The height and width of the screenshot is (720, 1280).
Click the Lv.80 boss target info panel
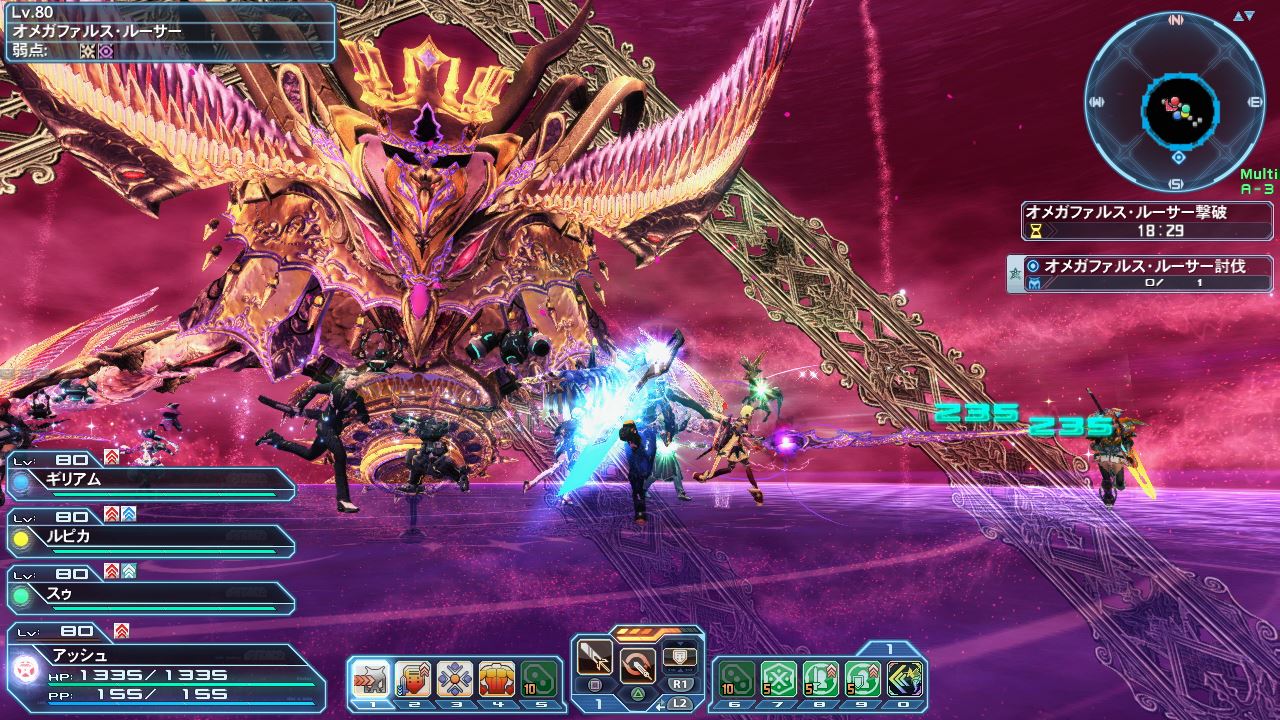168,32
